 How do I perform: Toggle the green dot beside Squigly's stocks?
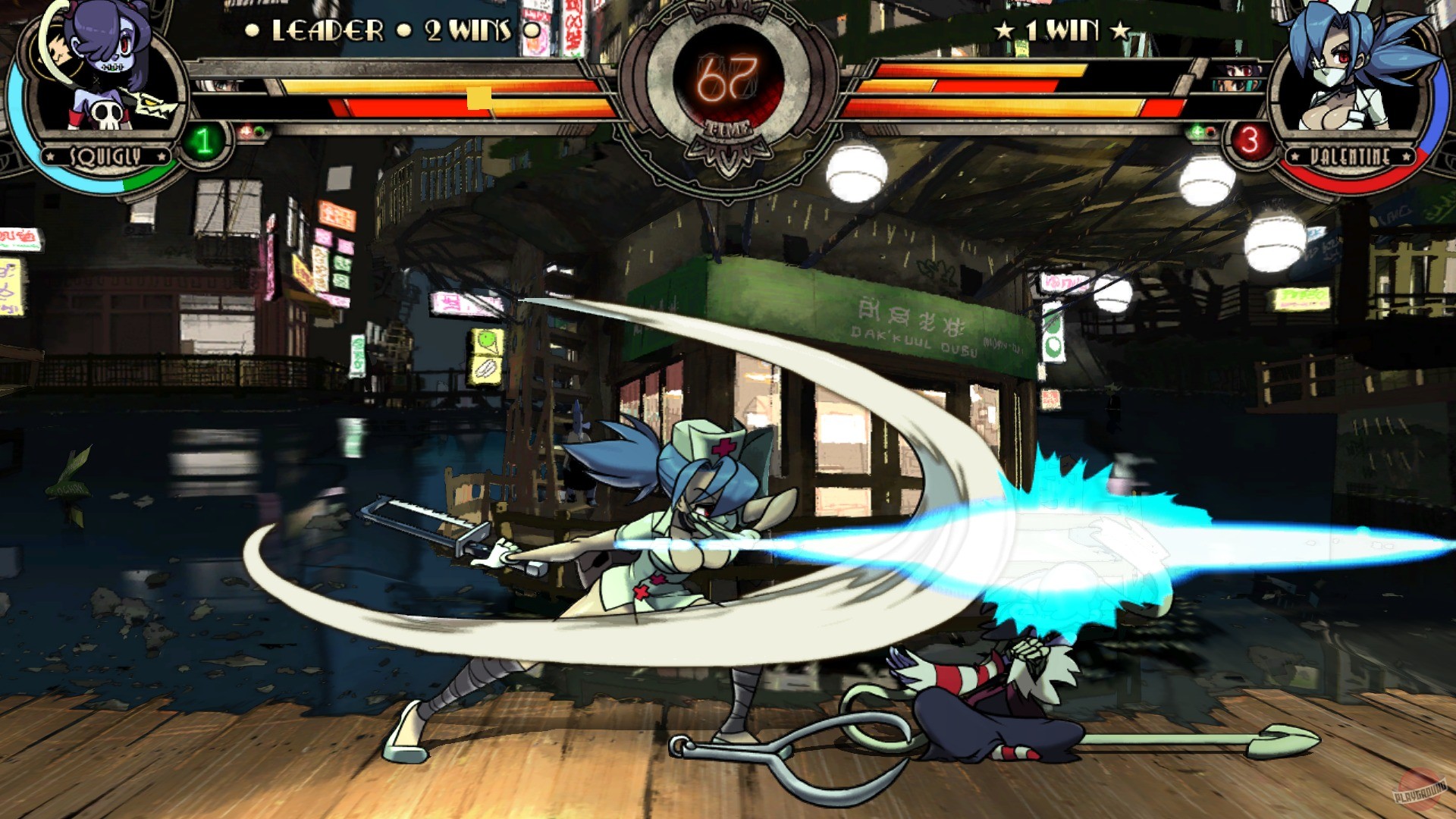(260, 130)
